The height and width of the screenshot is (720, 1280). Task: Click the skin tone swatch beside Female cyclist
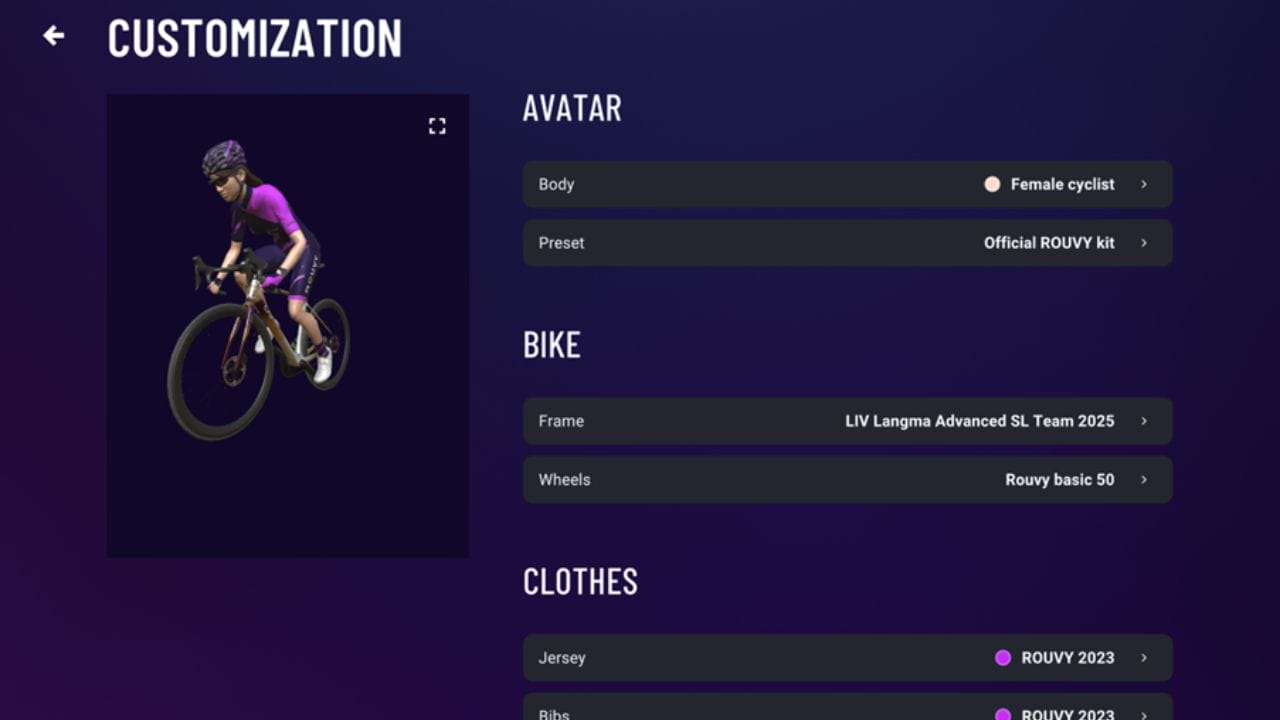tap(992, 184)
